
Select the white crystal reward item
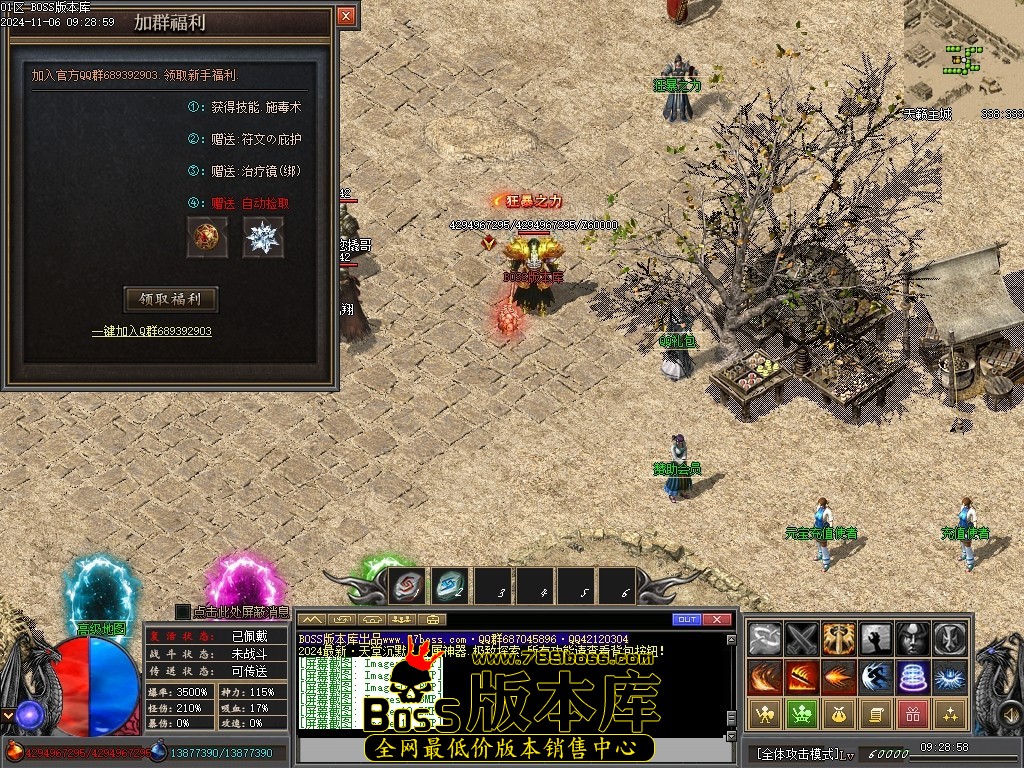(263, 238)
